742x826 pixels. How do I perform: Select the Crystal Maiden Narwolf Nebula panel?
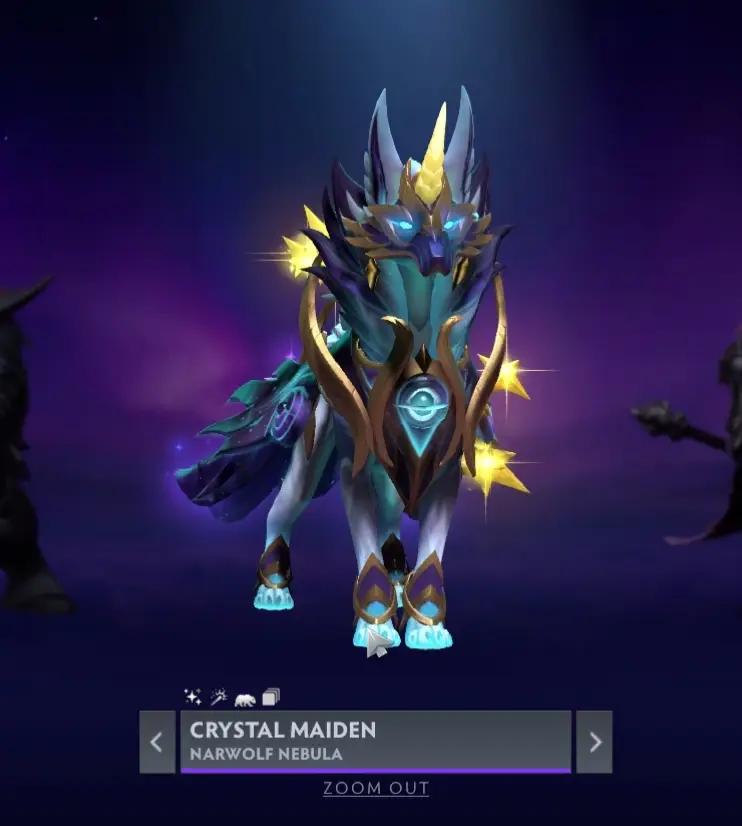point(376,741)
